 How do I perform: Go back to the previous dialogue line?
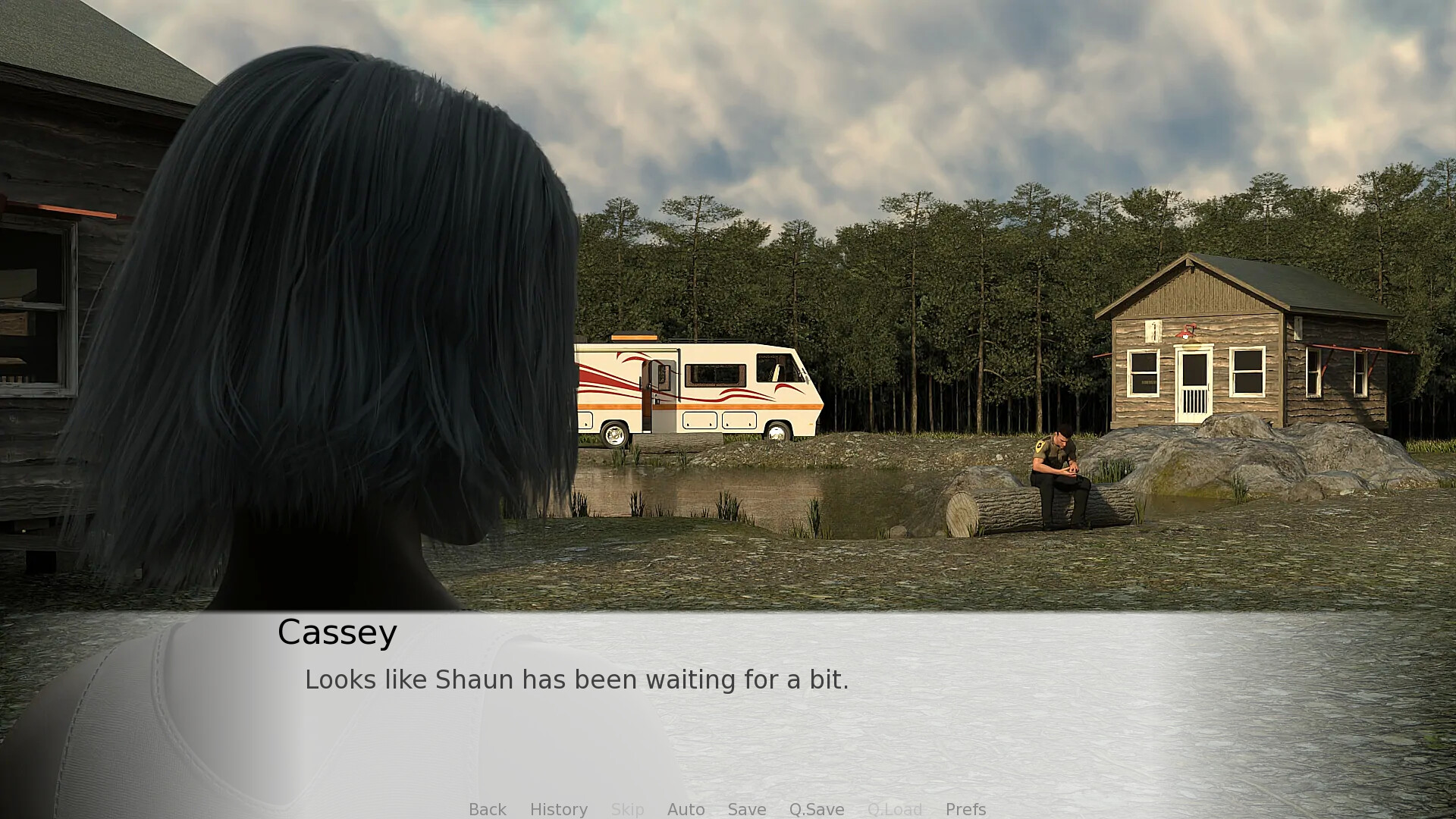point(487,809)
